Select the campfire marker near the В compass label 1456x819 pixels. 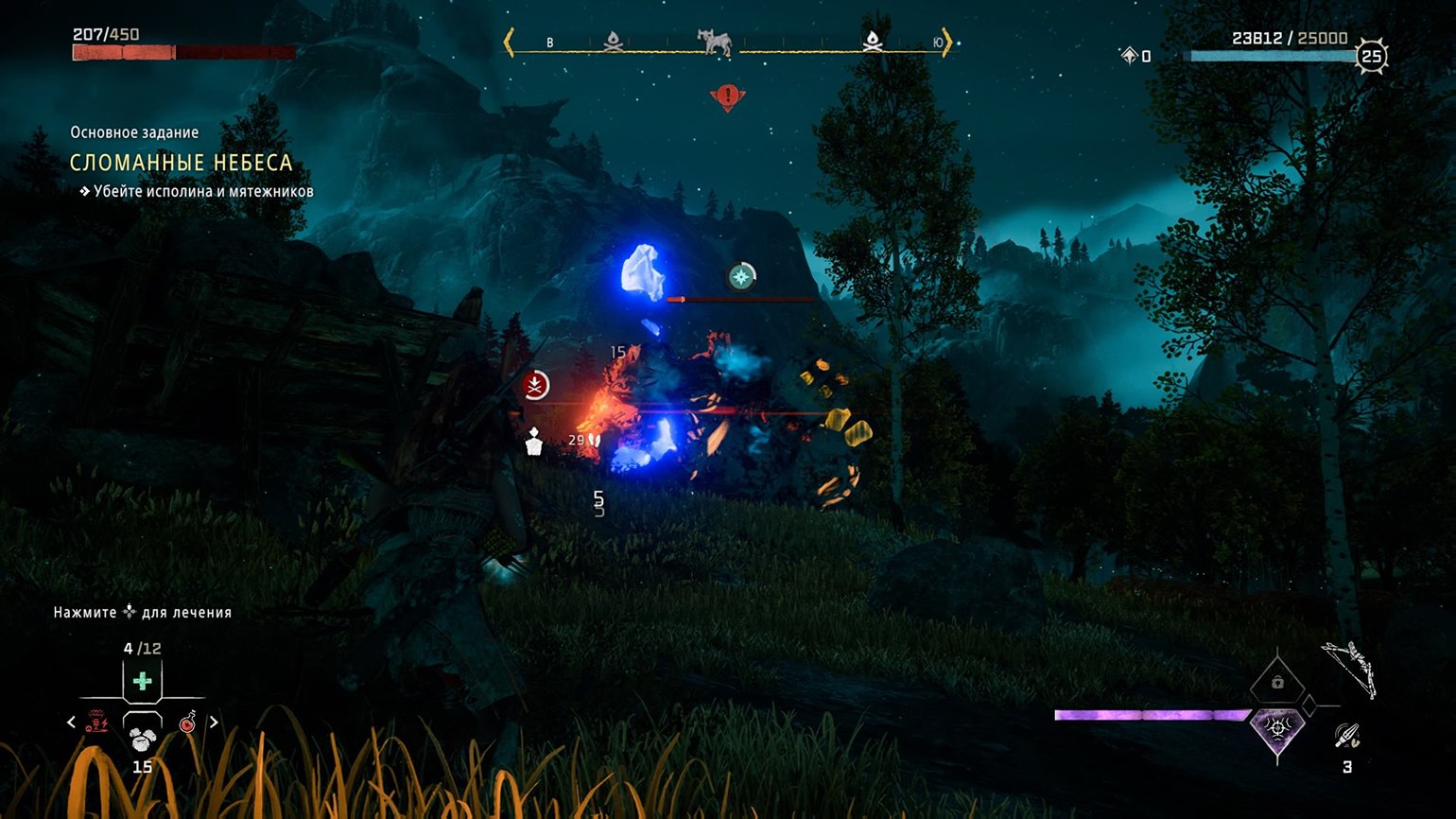point(613,42)
